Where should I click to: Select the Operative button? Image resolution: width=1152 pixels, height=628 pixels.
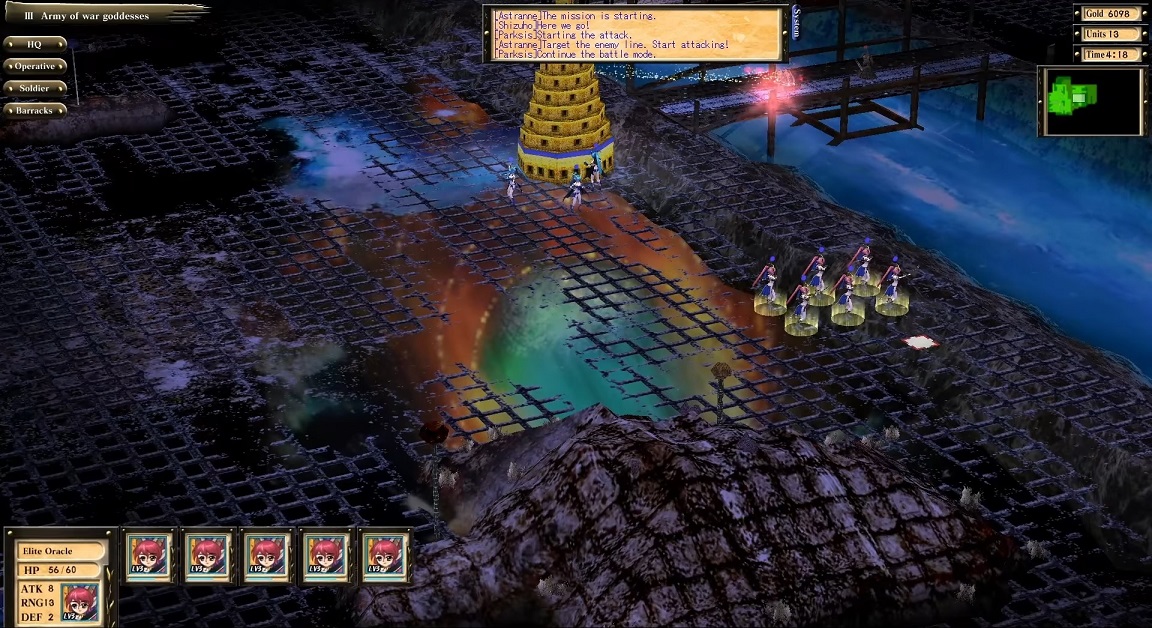(34, 66)
